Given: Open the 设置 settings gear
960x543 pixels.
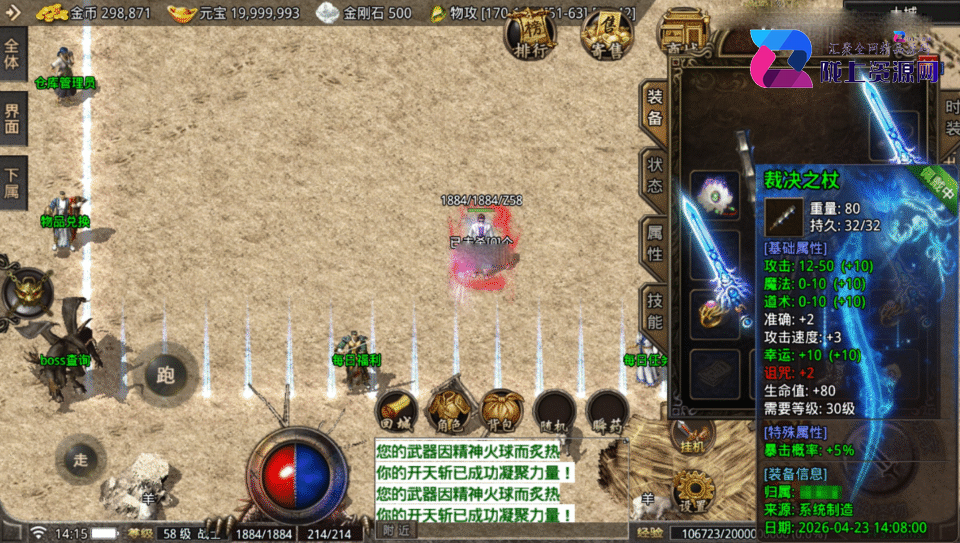Looking at the screenshot, I should tap(693, 493).
